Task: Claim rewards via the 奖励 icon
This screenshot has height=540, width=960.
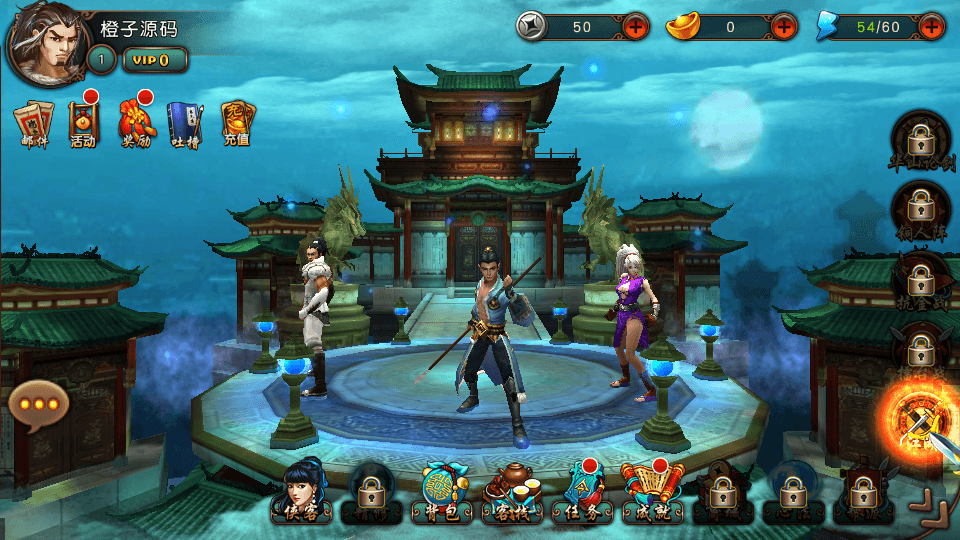Action: click(x=136, y=124)
